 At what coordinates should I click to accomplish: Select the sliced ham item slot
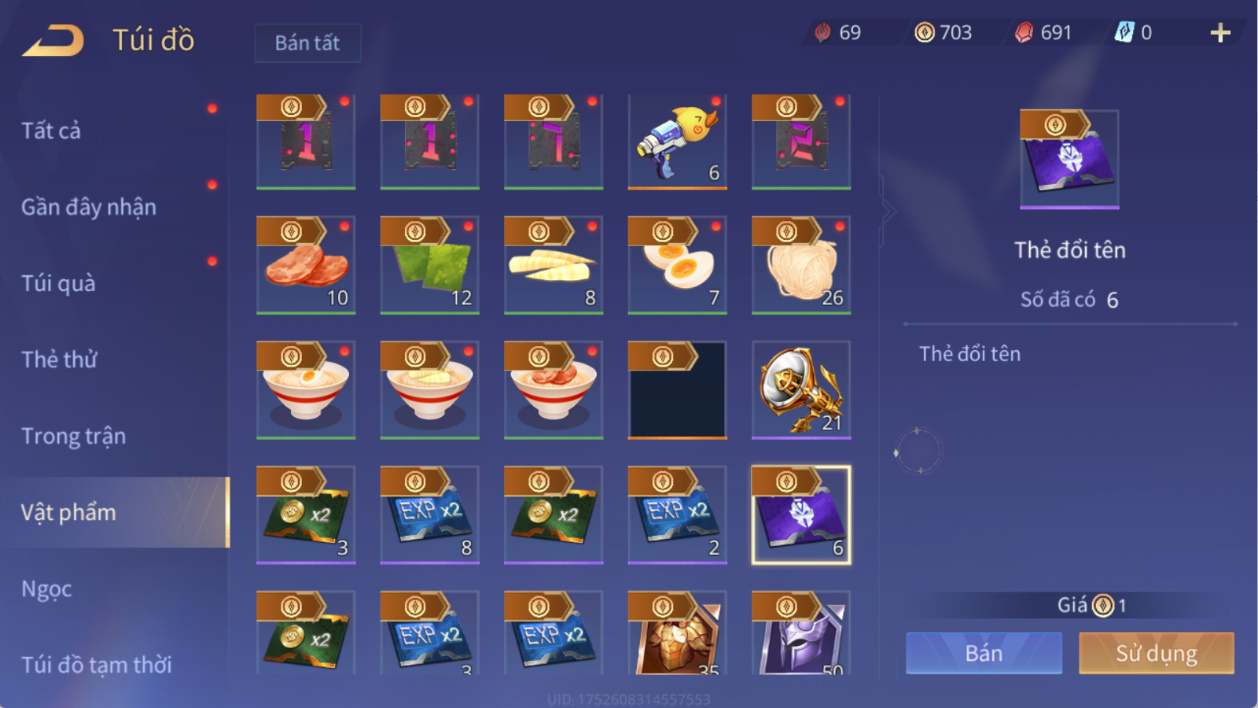click(x=306, y=266)
